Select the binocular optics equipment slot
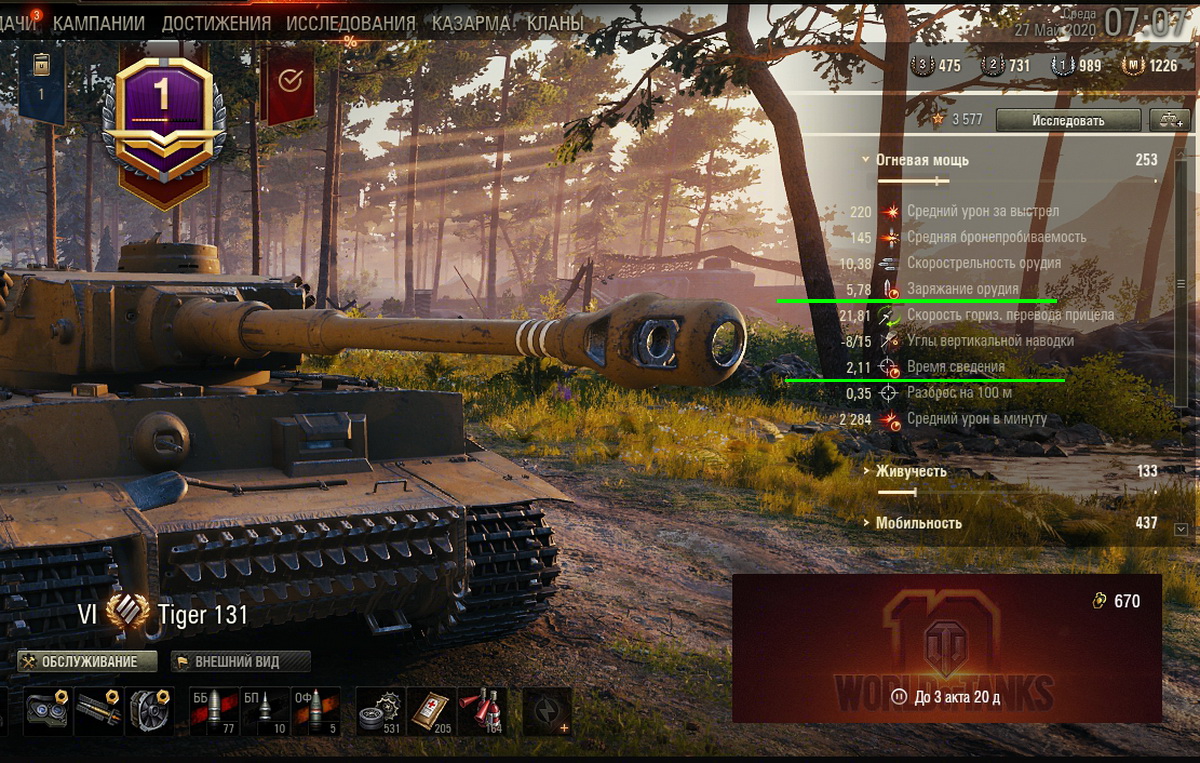Screen dimensions: 1200x763 tap(46, 710)
